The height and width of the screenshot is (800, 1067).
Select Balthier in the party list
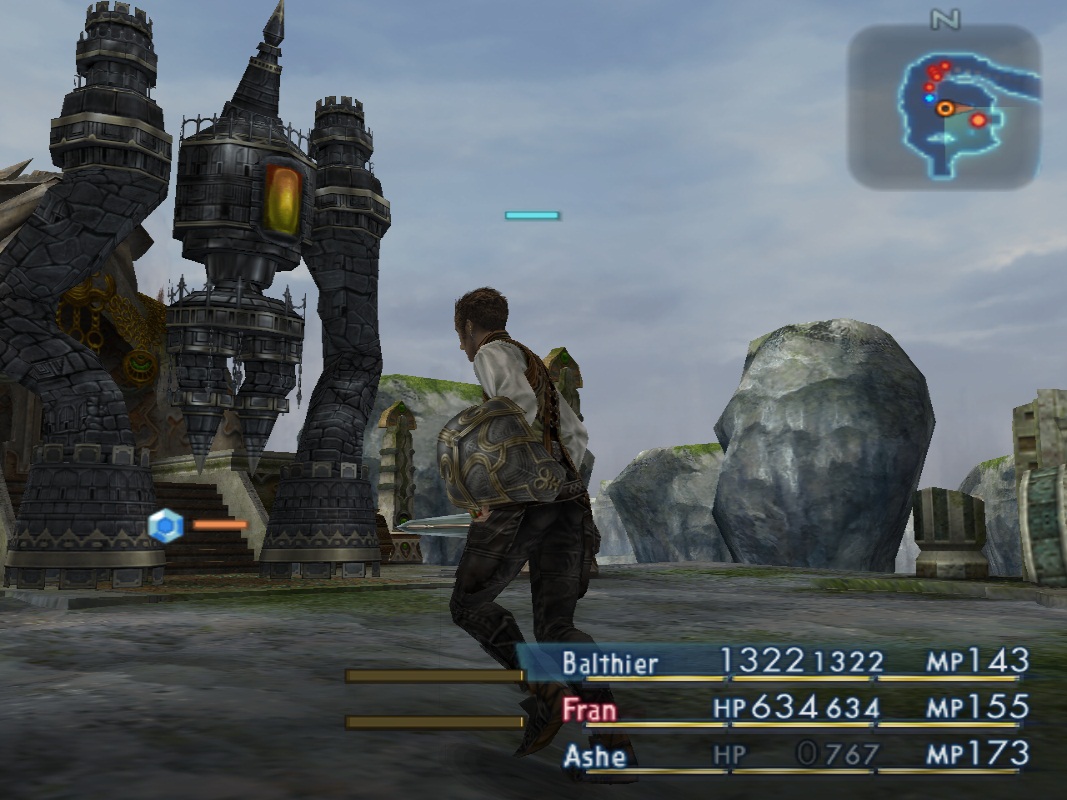(x=610, y=662)
